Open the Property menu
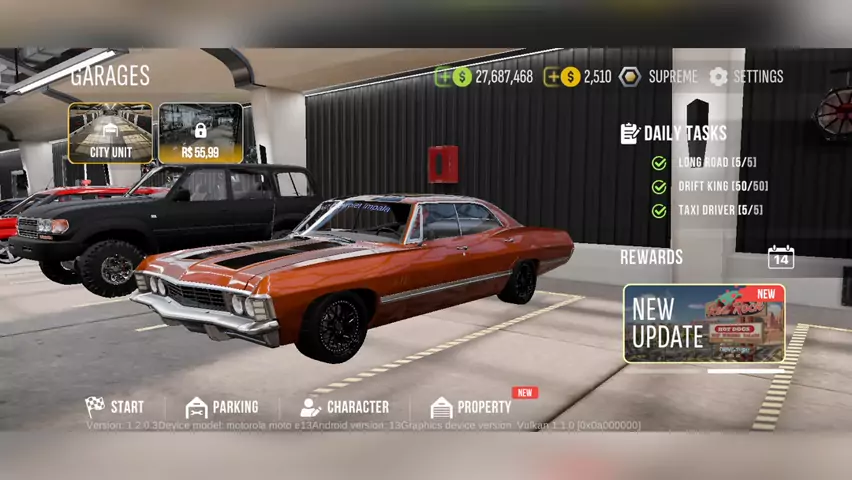852x480 pixels. pyautogui.click(x=471, y=407)
